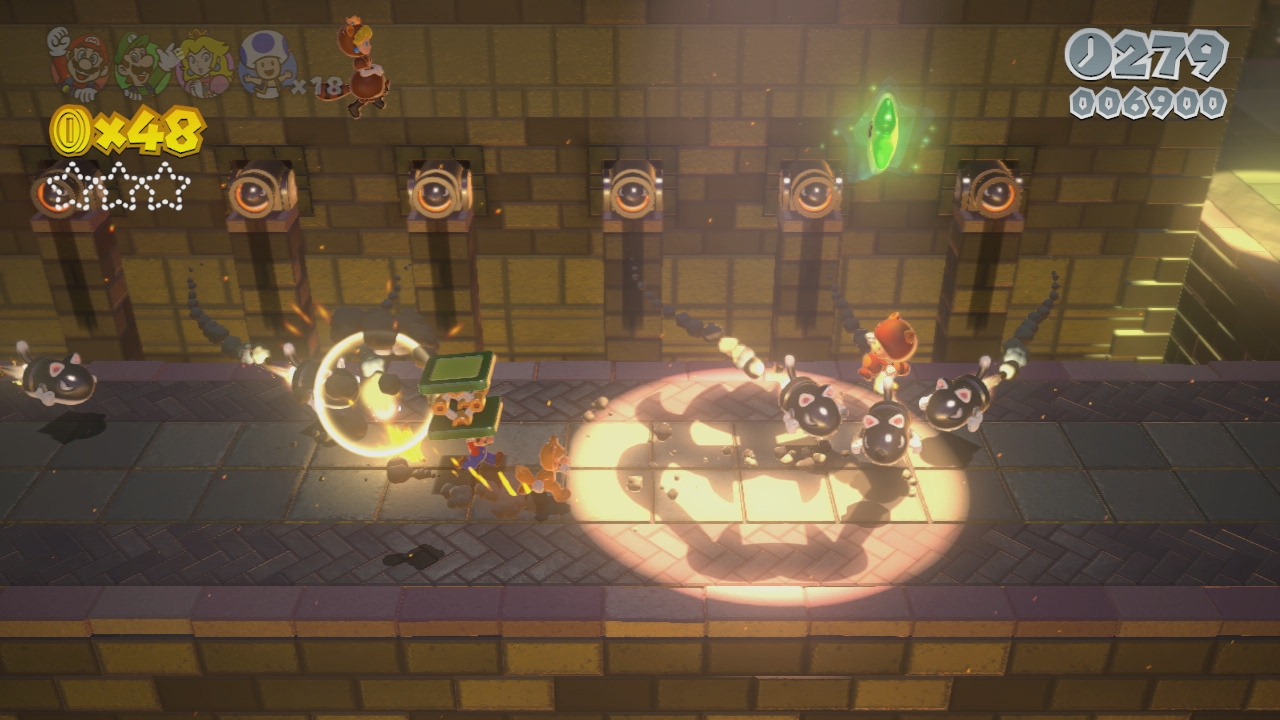1280x720 pixels.
Task: Choose Princess Peach's player icon
Action: 204,64
